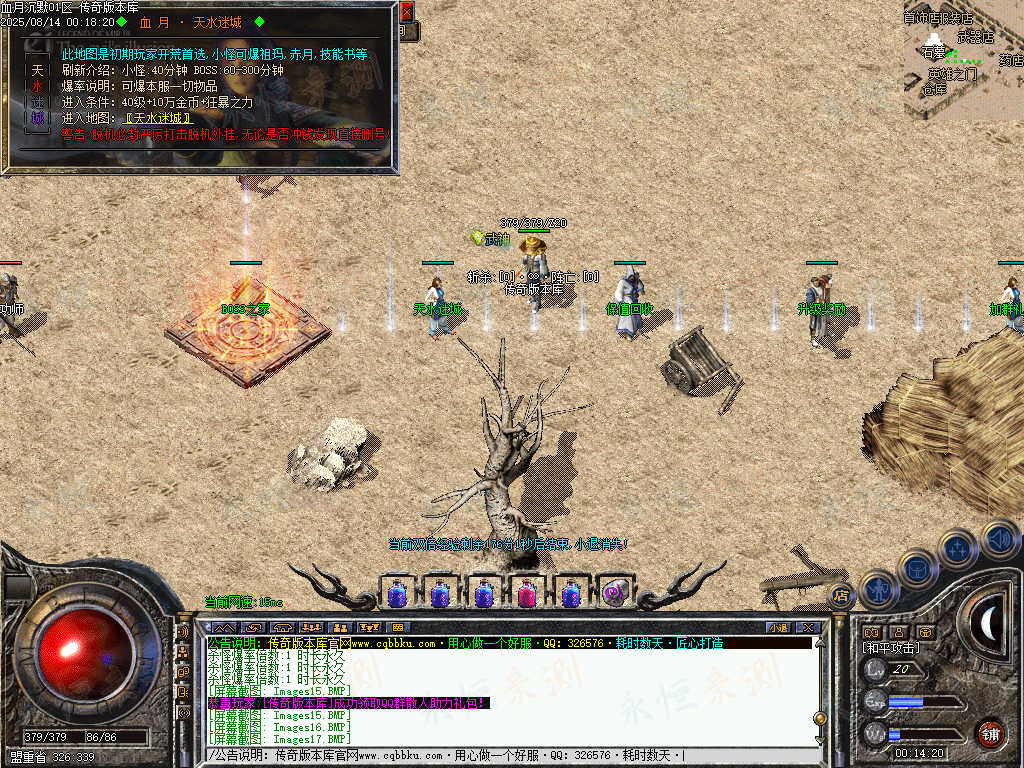Close the chat panel with its X button

807,627
